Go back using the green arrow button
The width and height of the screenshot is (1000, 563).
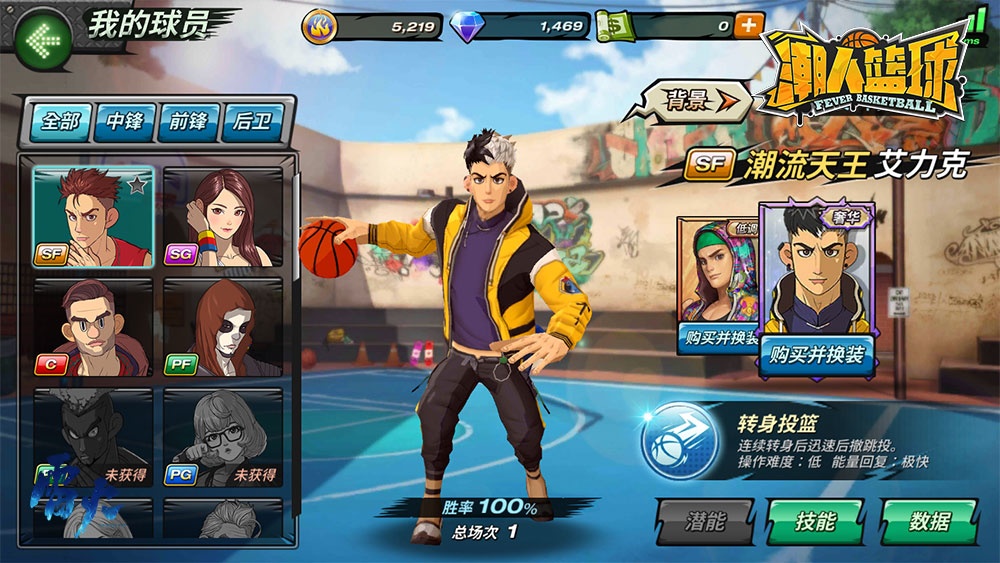42,40
